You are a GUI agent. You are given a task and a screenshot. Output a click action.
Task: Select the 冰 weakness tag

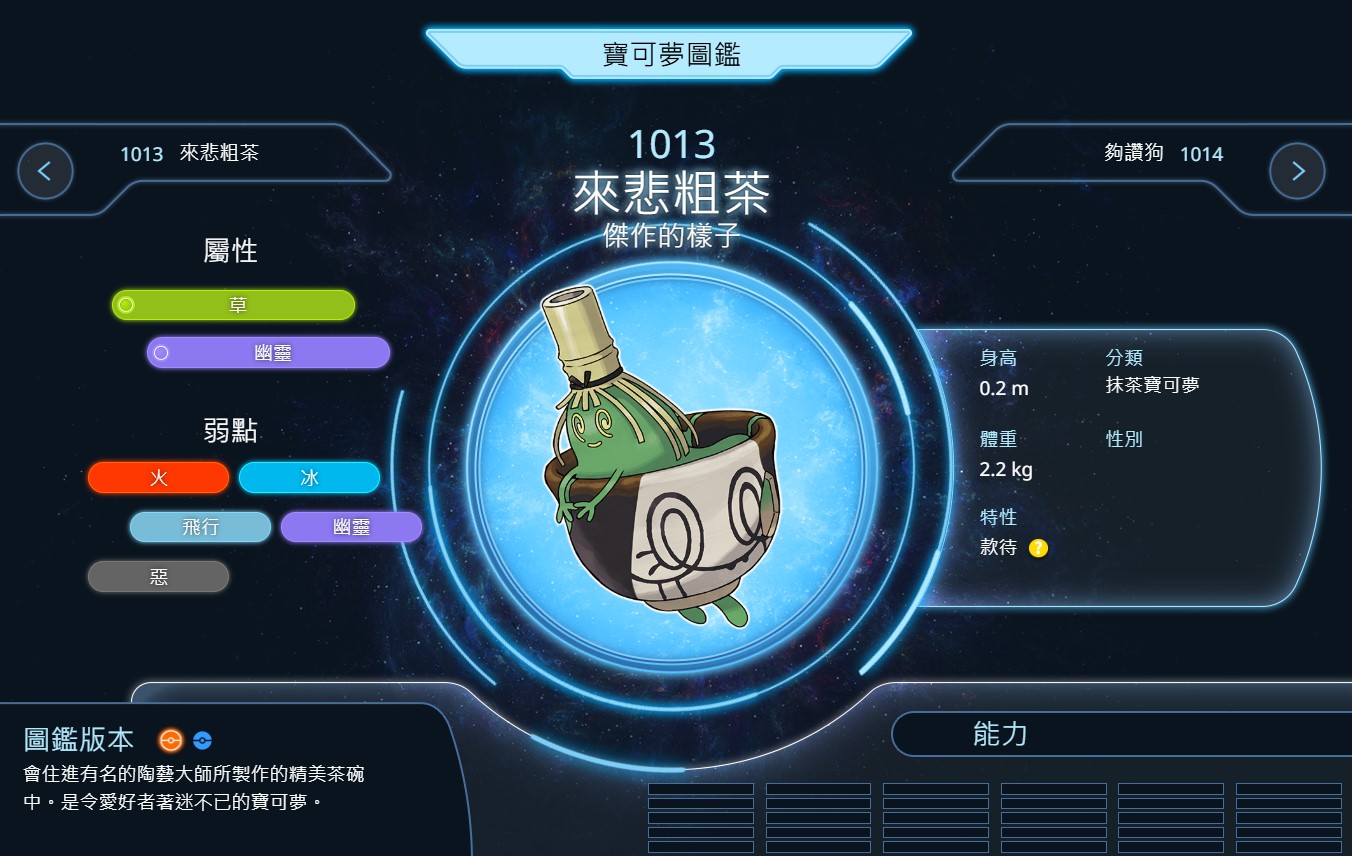309,478
